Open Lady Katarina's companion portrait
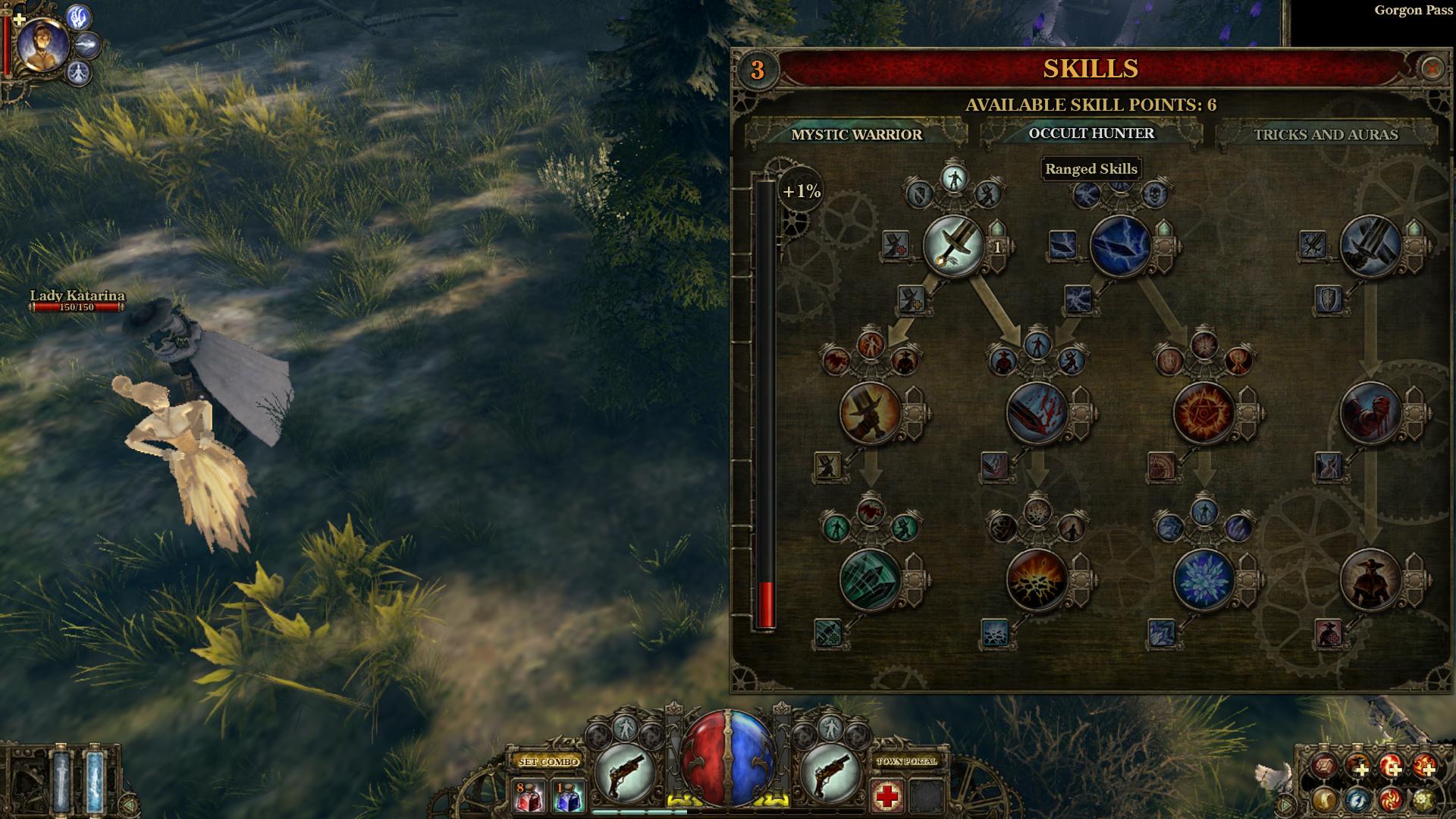The height and width of the screenshot is (819, 1456). click(42, 44)
